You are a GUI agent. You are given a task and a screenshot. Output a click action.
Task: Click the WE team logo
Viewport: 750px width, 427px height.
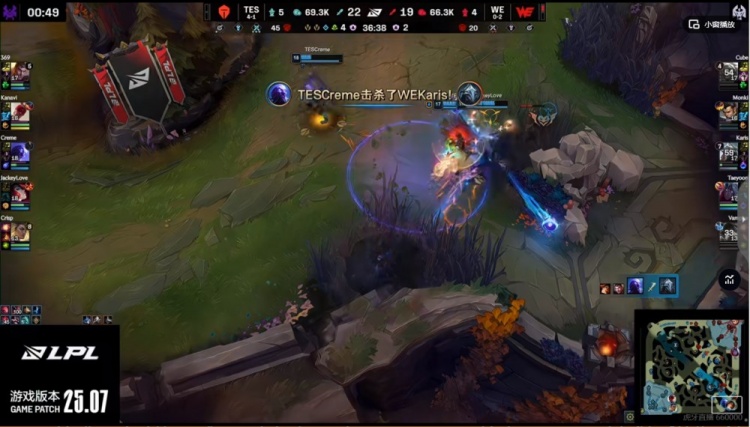point(523,12)
